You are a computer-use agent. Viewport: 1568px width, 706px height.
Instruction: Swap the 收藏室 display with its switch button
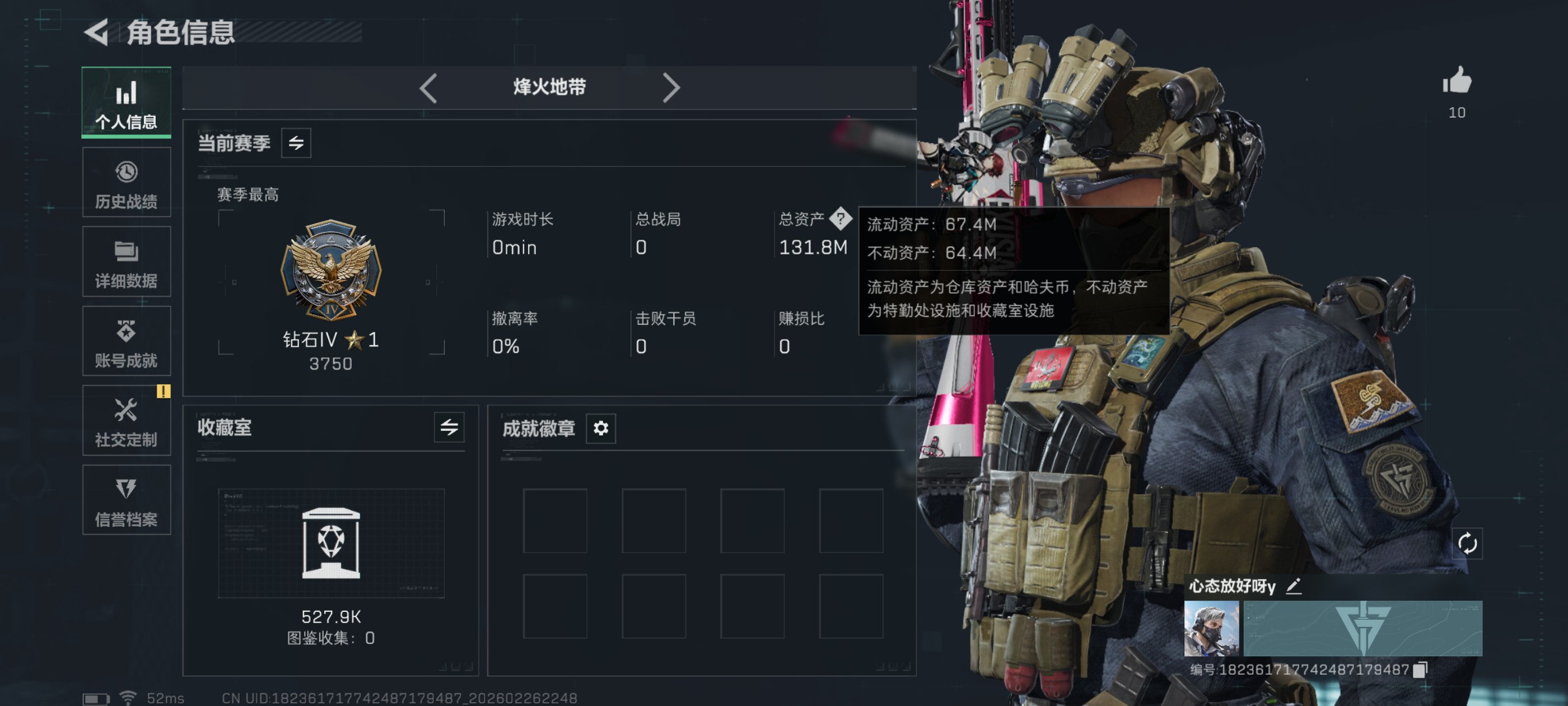point(449,427)
